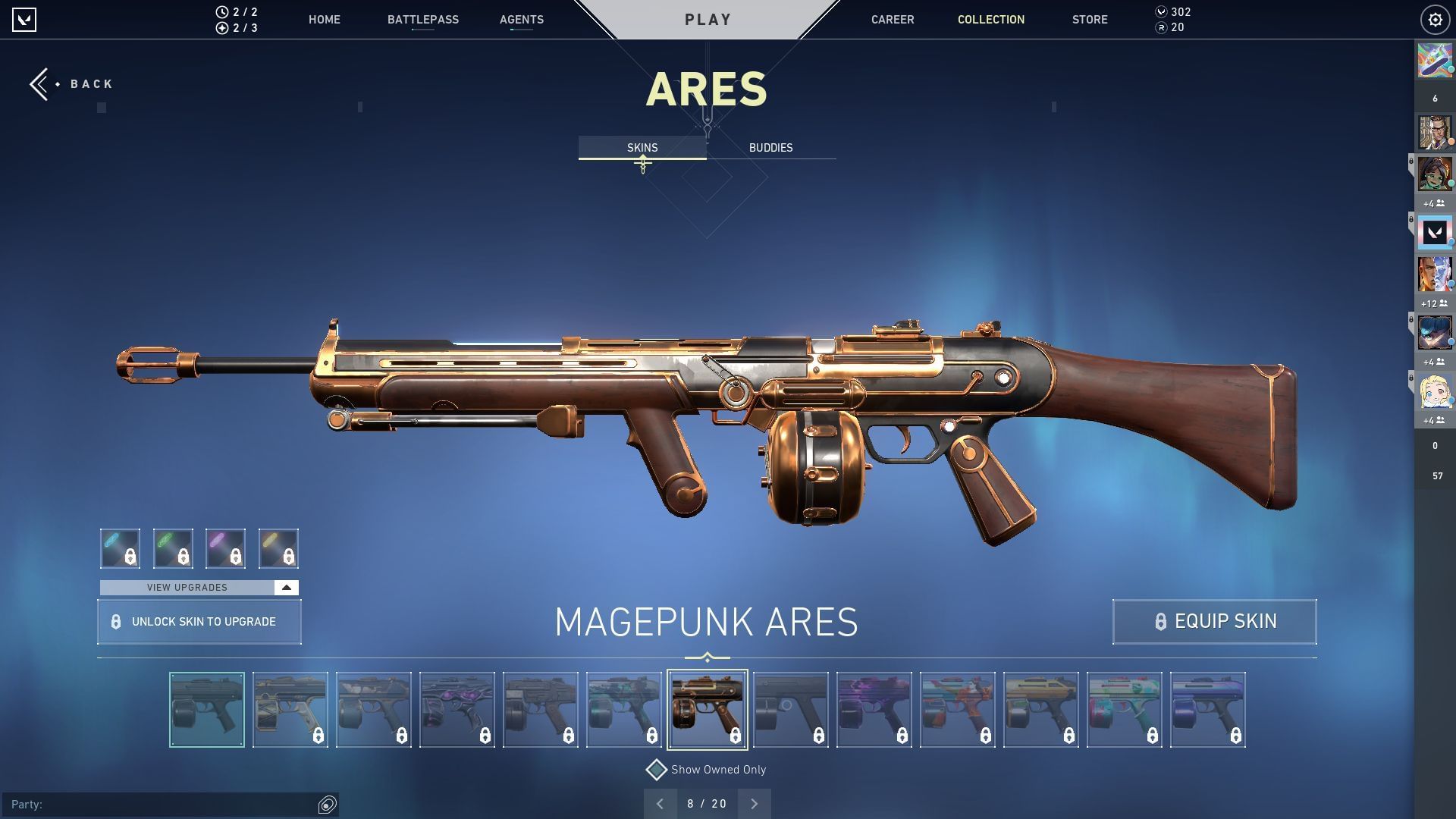Viewport: 1456px width, 819px height.
Task: Click the Play button
Action: (708, 20)
